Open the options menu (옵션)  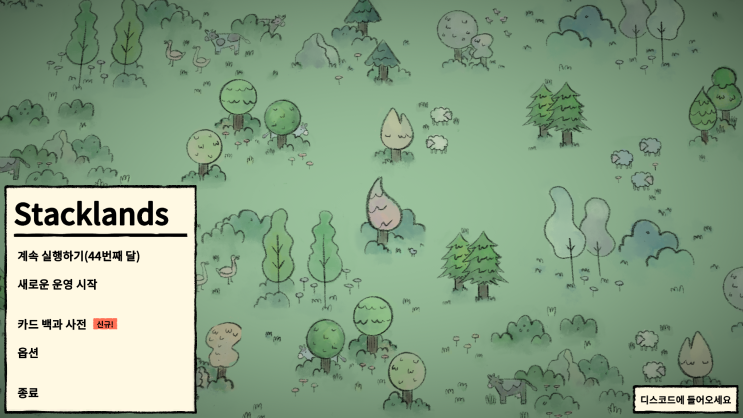28,352
